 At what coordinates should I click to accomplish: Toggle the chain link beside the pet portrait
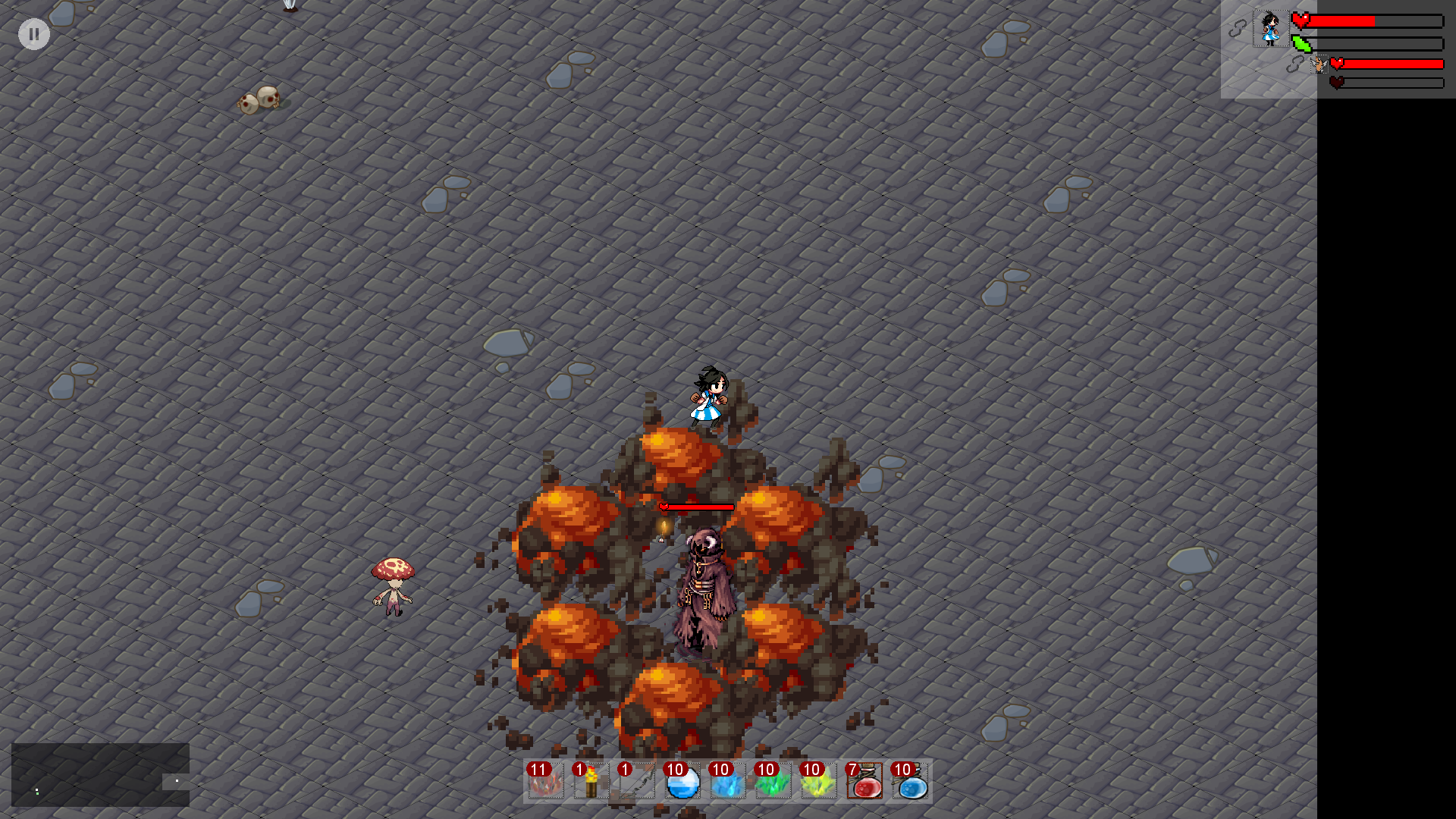[x=1295, y=65]
